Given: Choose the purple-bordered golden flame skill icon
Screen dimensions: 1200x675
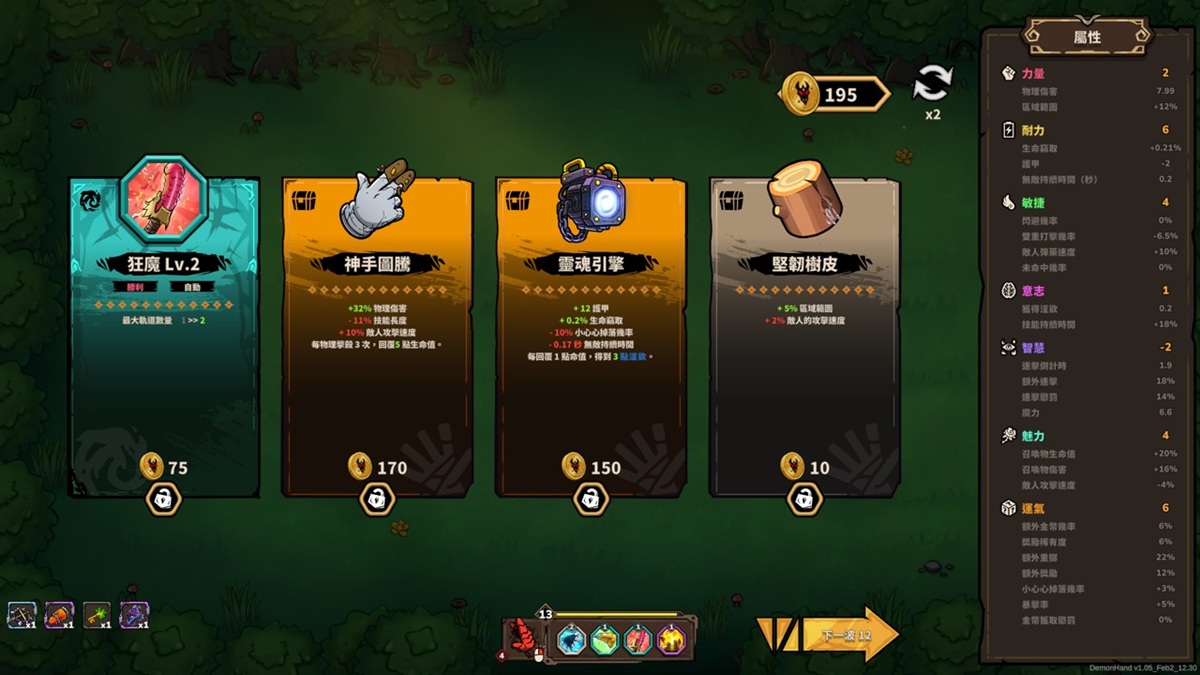Looking at the screenshot, I should [x=671, y=639].
